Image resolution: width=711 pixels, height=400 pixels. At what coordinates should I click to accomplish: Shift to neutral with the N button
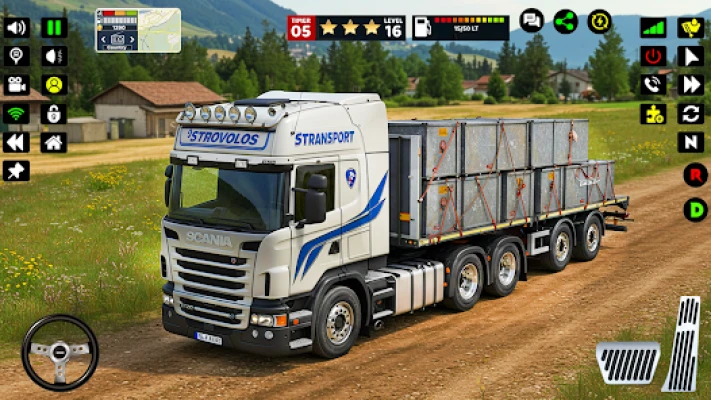click(691, 143)
